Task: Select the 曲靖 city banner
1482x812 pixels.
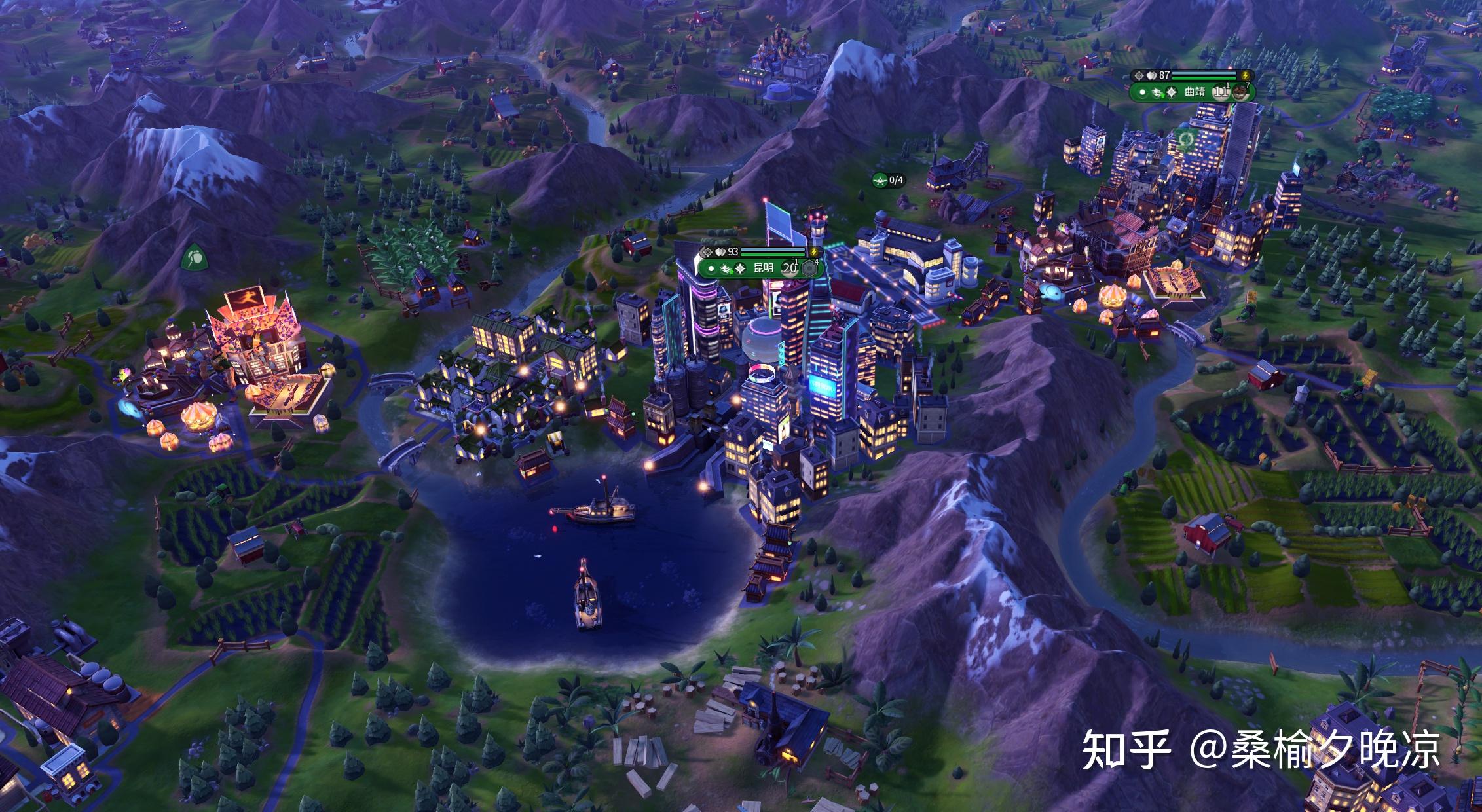Action: pos(1195,92)
